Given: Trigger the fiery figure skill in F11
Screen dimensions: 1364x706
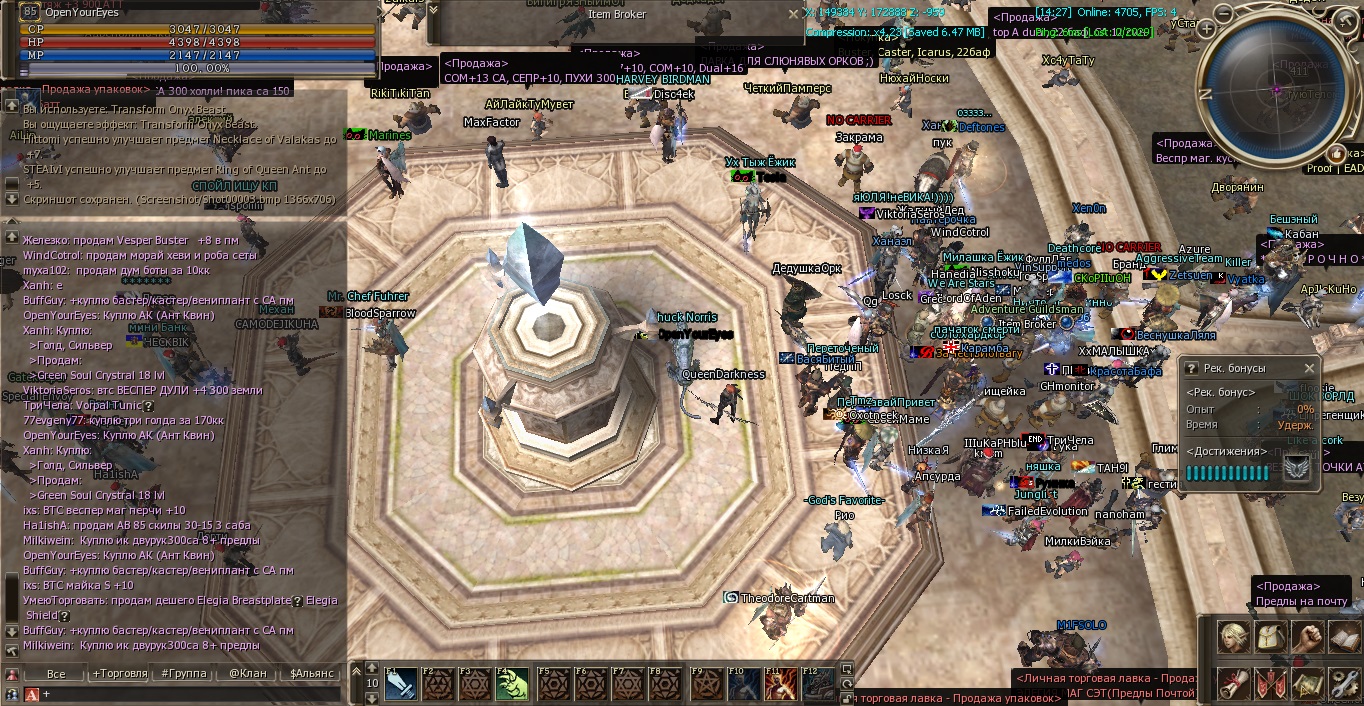Looking at the screenshot, I should click(781, 685).
